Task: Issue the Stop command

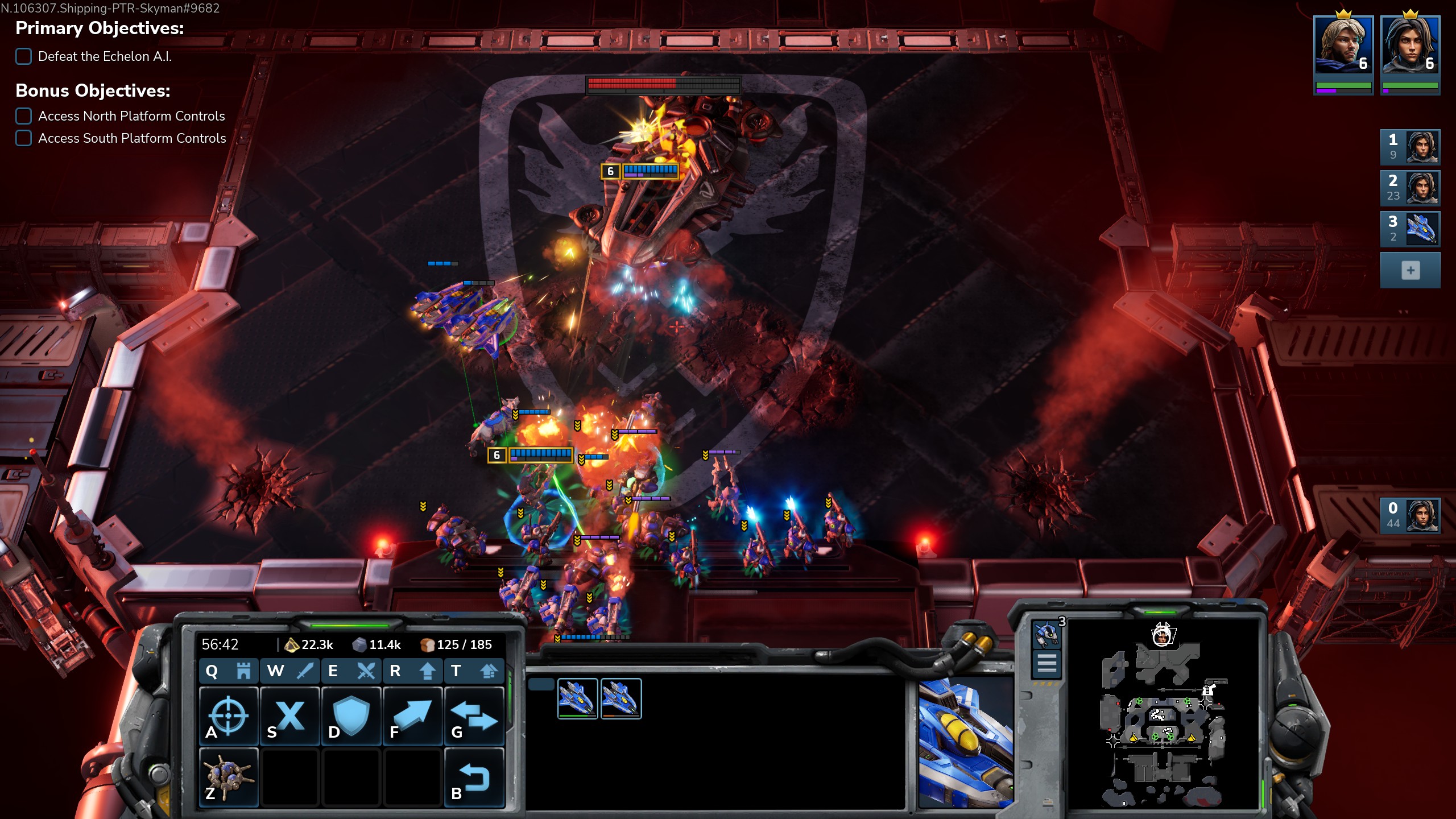Action: (290, 715)
